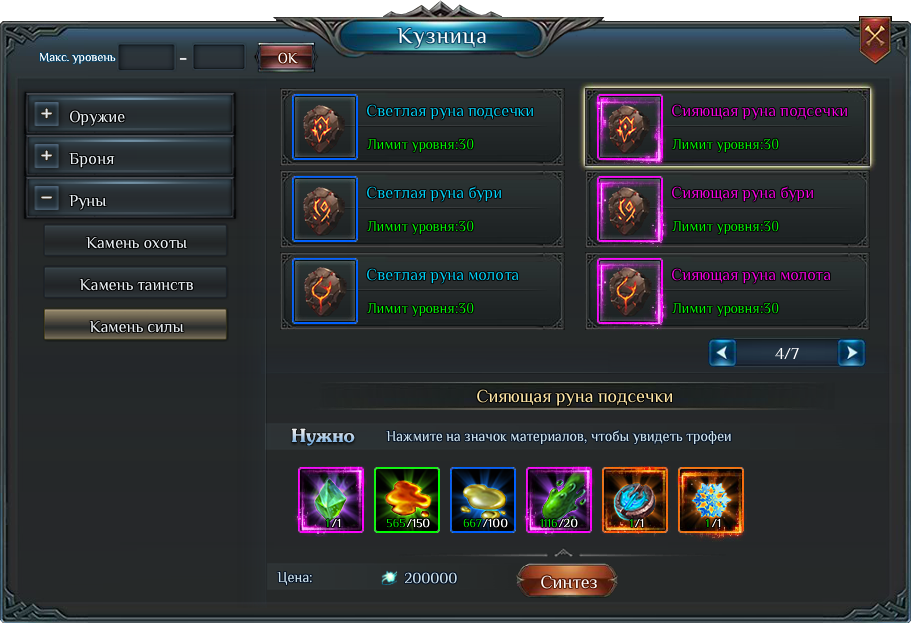Screen dimensions: 911x623
Task: Pick the Светлая руна бури recipe
Action: 422,209
